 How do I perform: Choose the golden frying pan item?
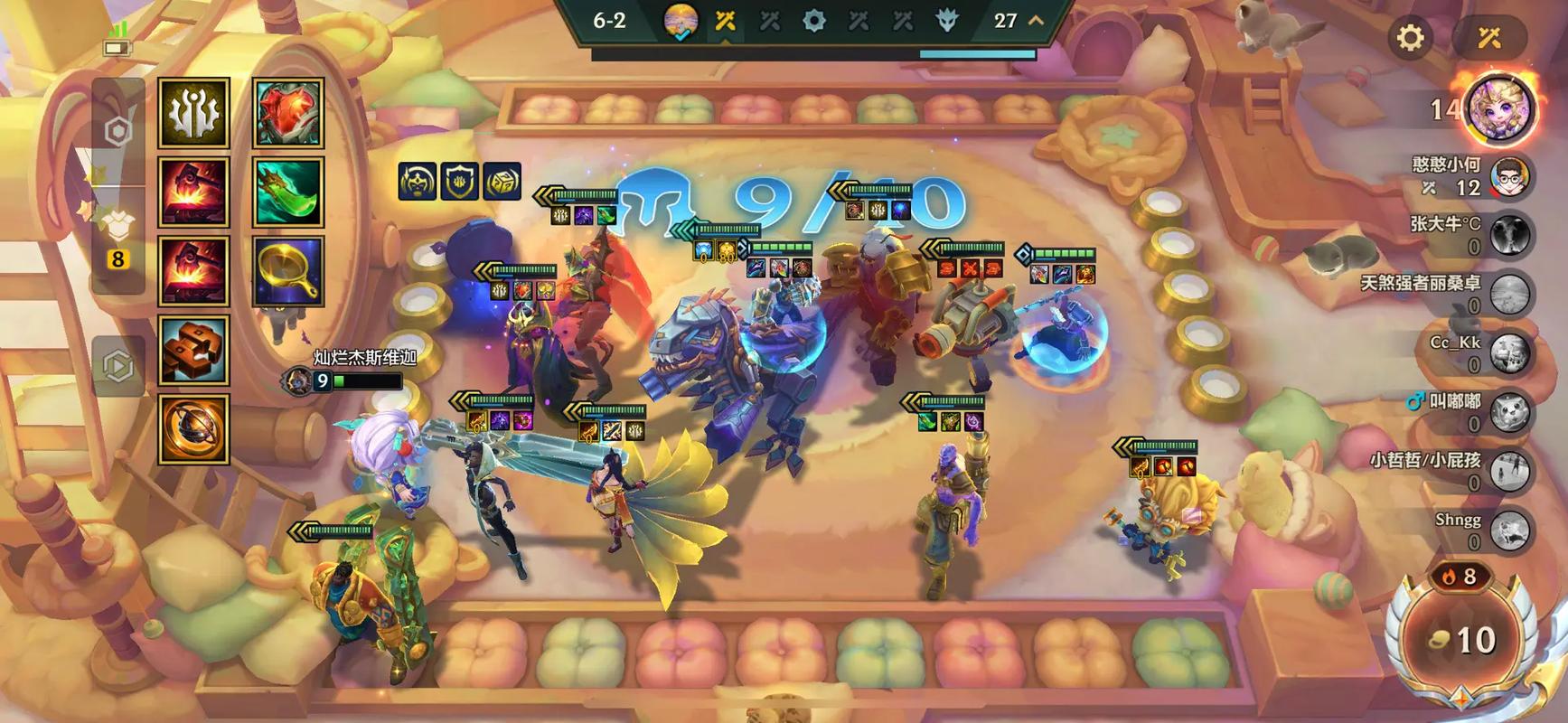click(288, 271)
